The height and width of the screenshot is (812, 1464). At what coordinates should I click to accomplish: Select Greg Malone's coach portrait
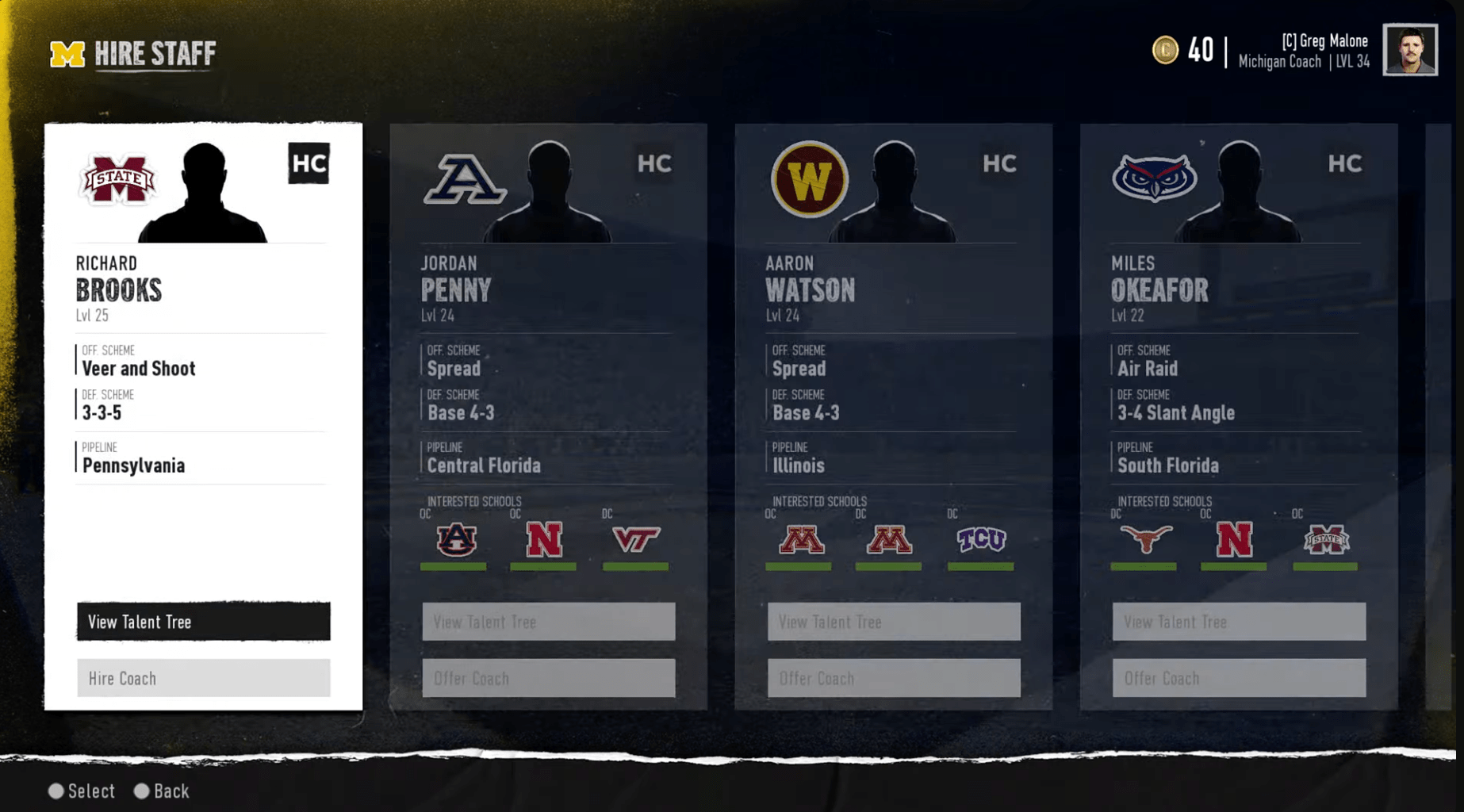click(1411, 52)
